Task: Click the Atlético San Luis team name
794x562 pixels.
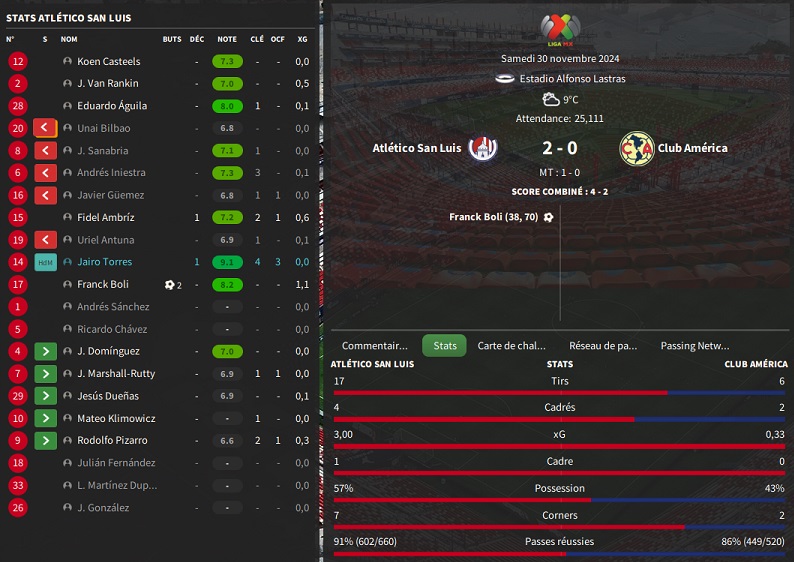Action: pyautogui.click(x=417, y=148)
